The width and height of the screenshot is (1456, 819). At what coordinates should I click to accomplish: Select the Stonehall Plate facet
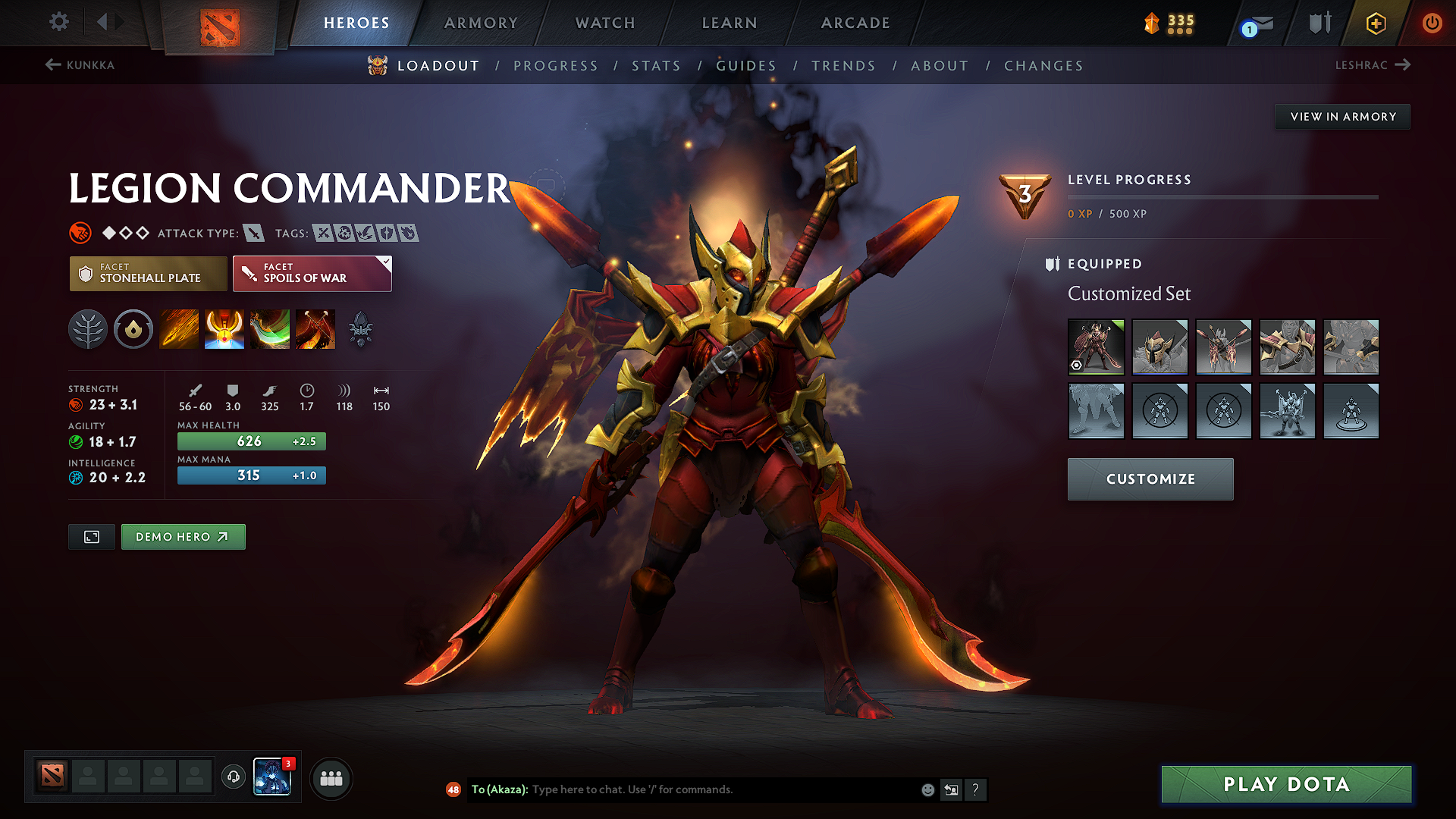(x=147, y=274)
